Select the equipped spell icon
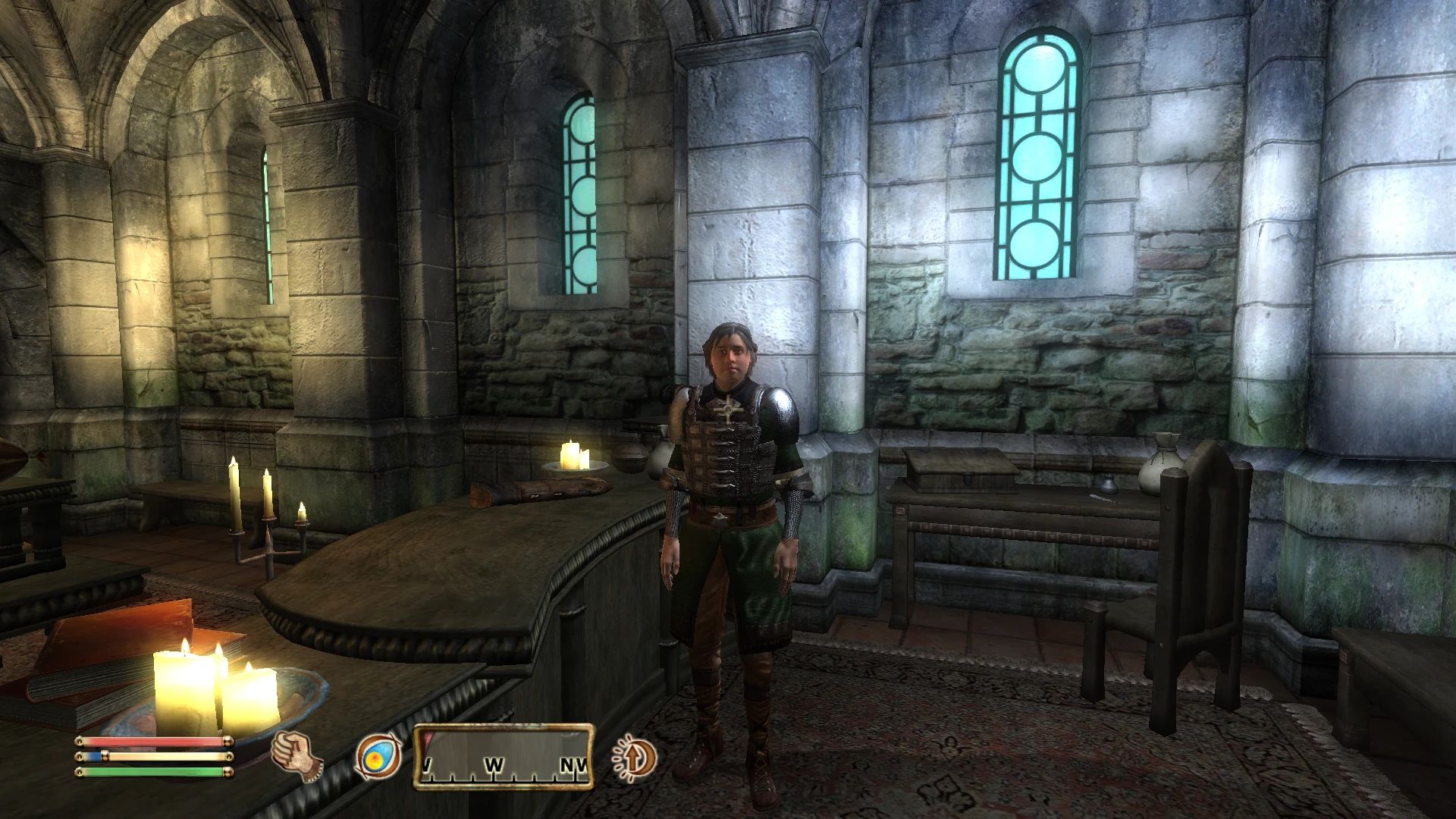The image size is (1456, 819). point(378,758)
